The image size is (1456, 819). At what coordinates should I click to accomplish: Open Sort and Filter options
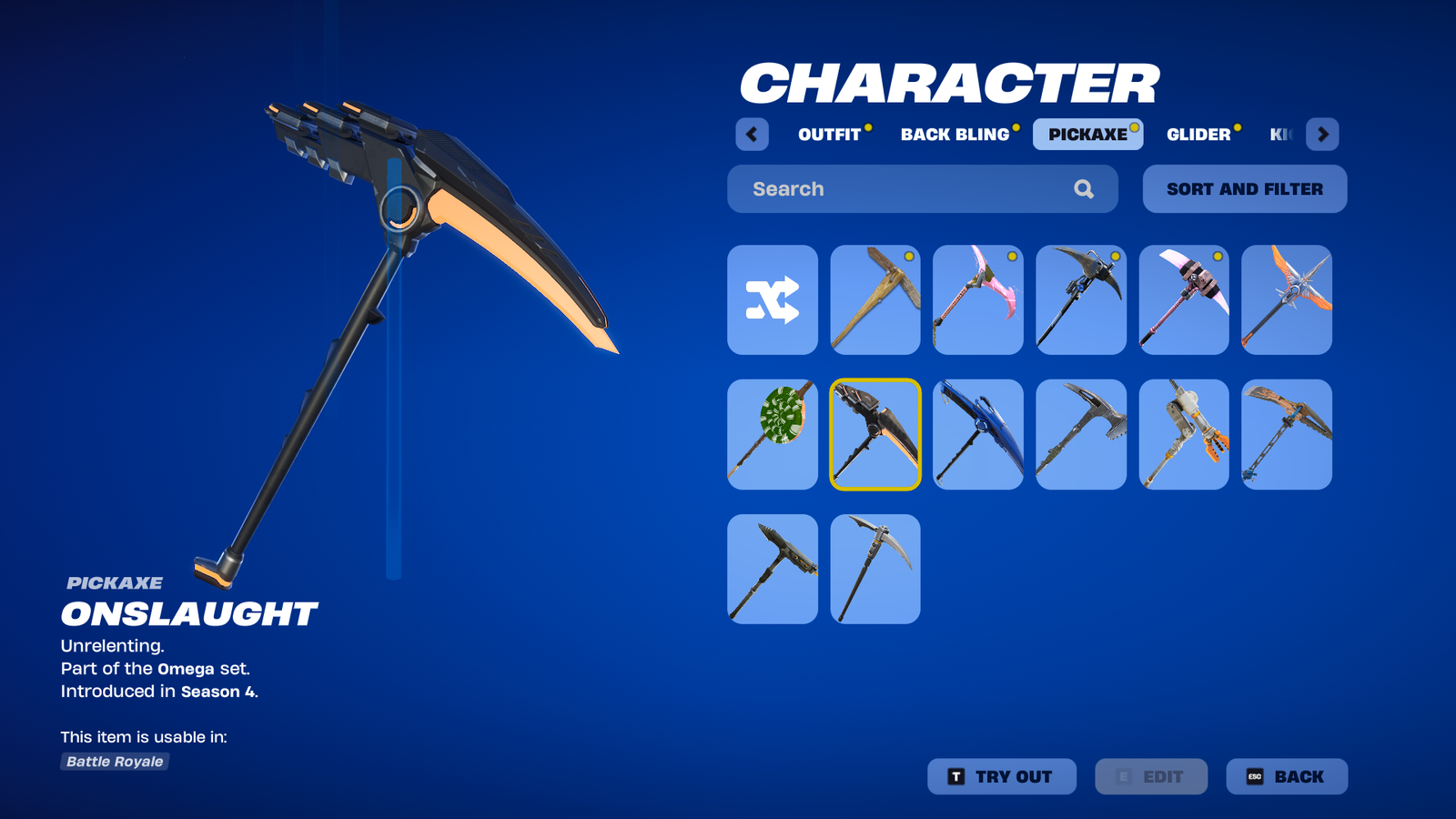pyautogui.click(x=1244, y=189)
